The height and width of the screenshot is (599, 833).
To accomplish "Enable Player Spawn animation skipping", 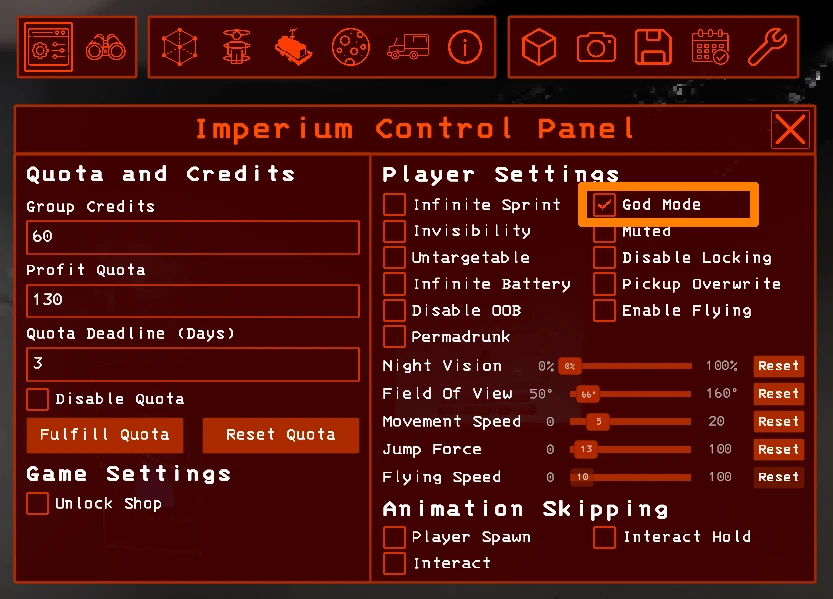I will [394, 537].
